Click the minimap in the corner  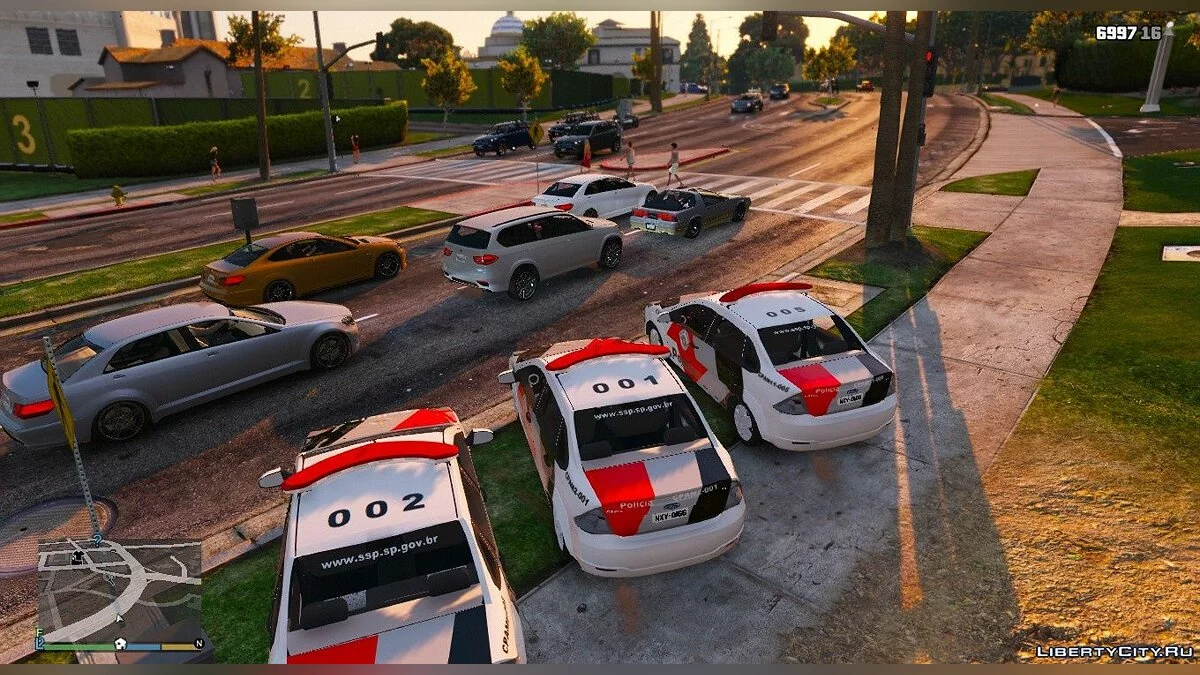click(120, 590)
